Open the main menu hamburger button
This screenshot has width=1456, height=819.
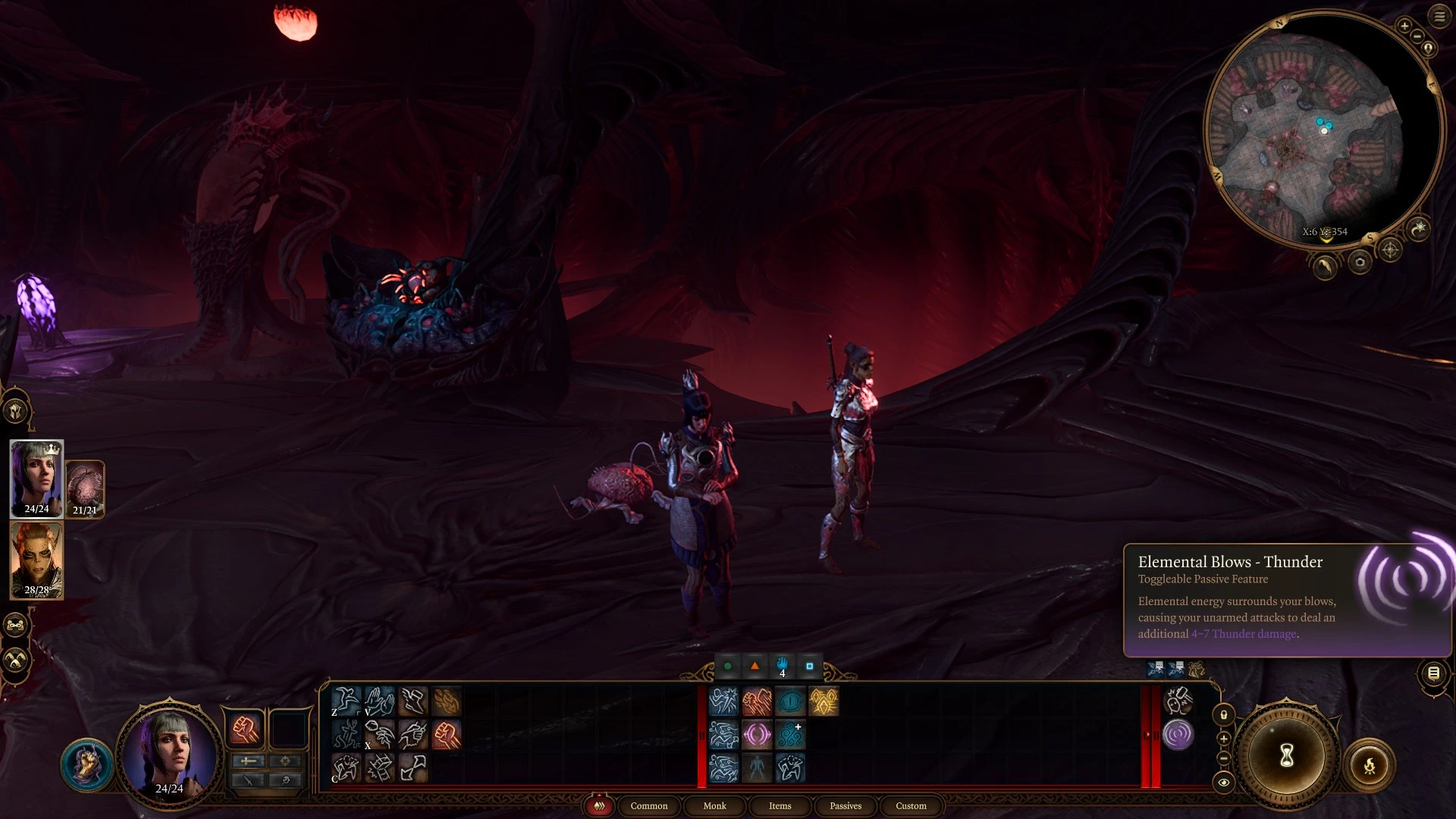[x=1439, y=17]
